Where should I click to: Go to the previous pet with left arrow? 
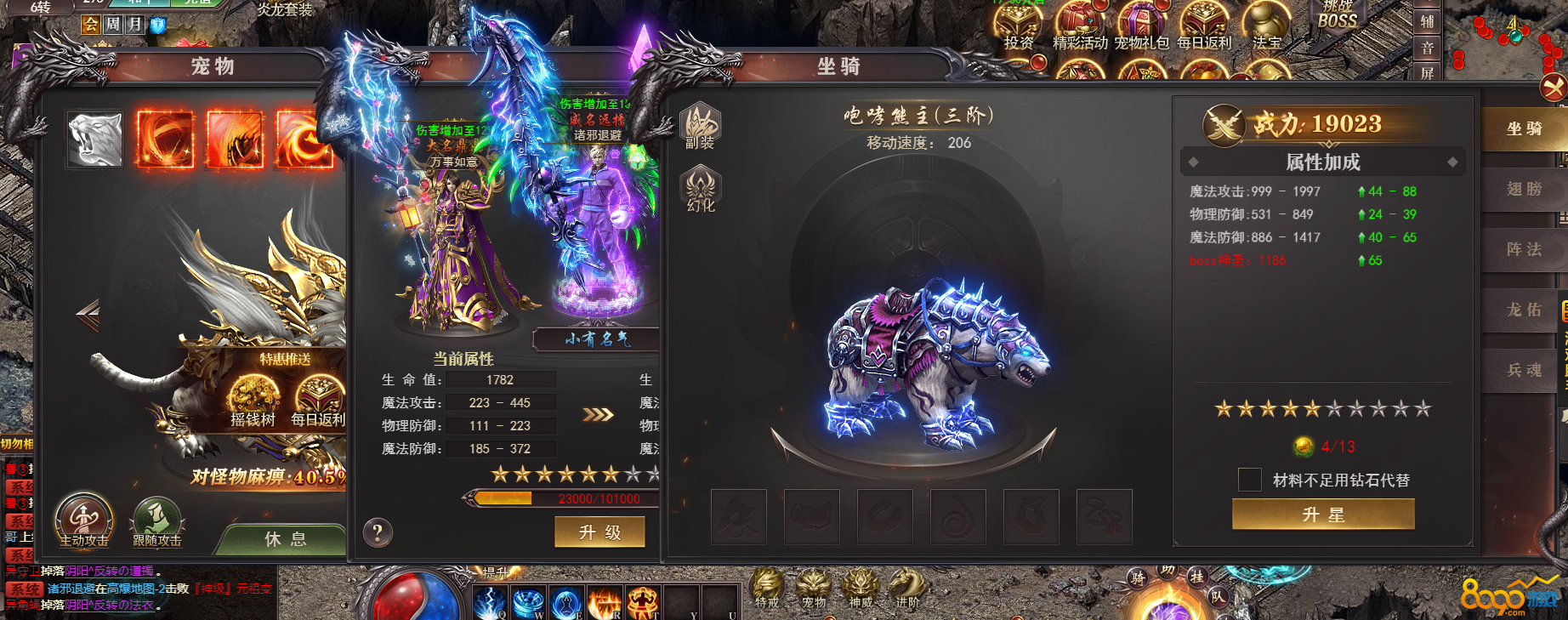tap(88, 315)
